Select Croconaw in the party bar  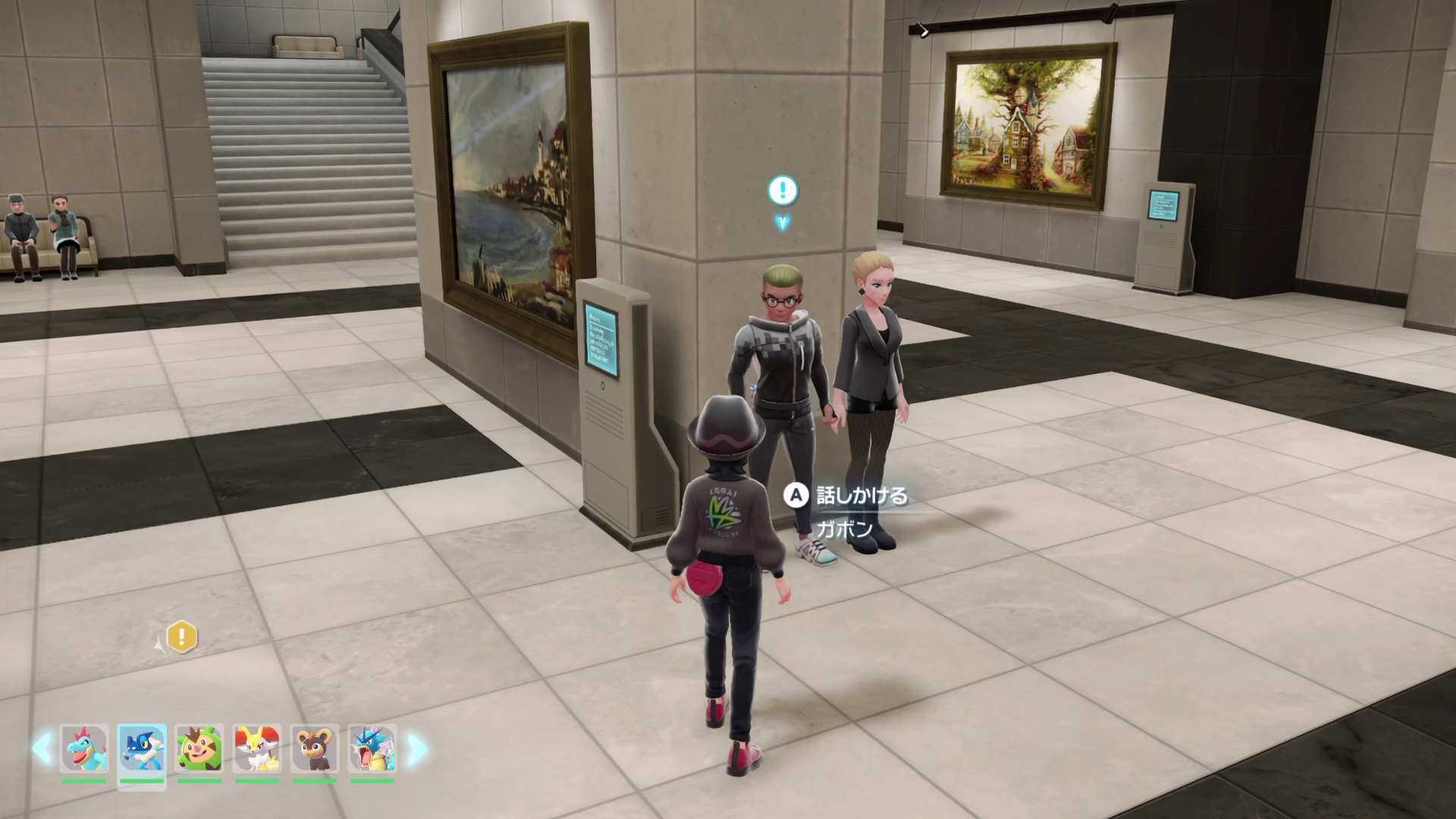pos(84,748)
